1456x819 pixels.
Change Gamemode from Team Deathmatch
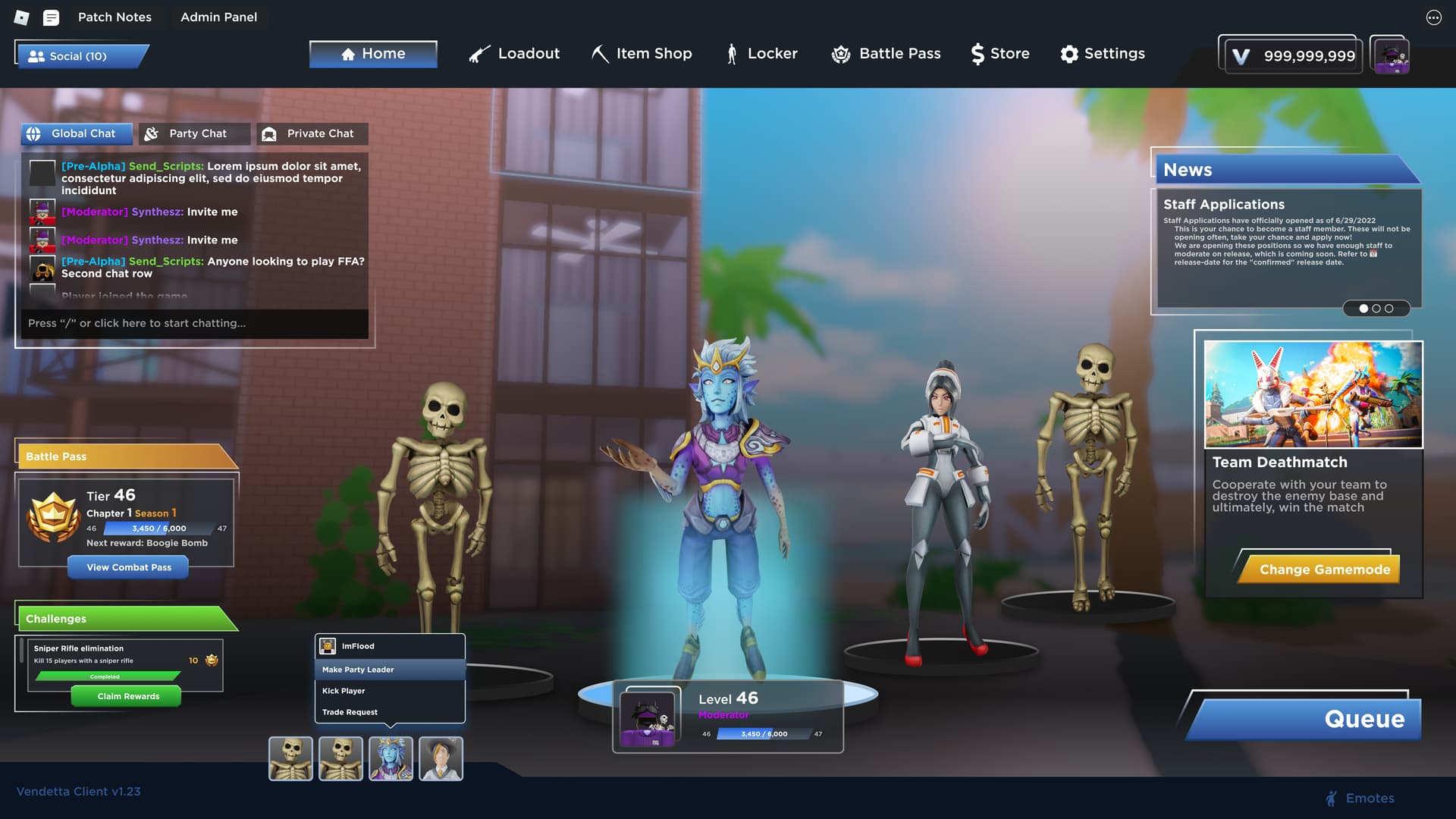1323,570
